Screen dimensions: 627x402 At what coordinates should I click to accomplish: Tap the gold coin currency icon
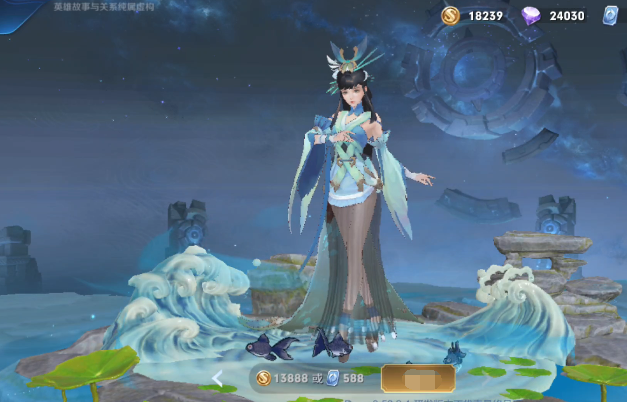tap(451, 15)
